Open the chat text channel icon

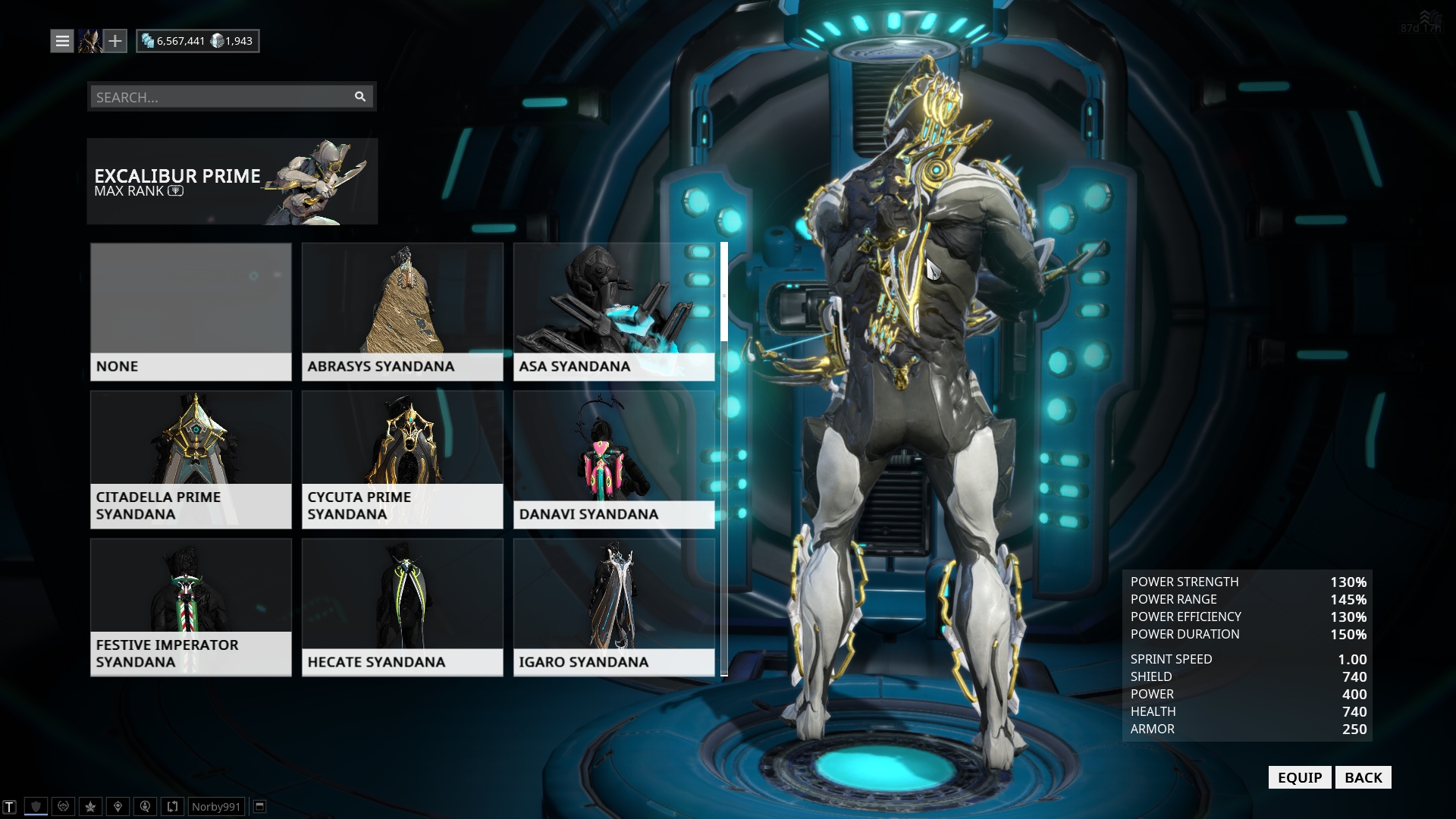[x=9, y=806]
